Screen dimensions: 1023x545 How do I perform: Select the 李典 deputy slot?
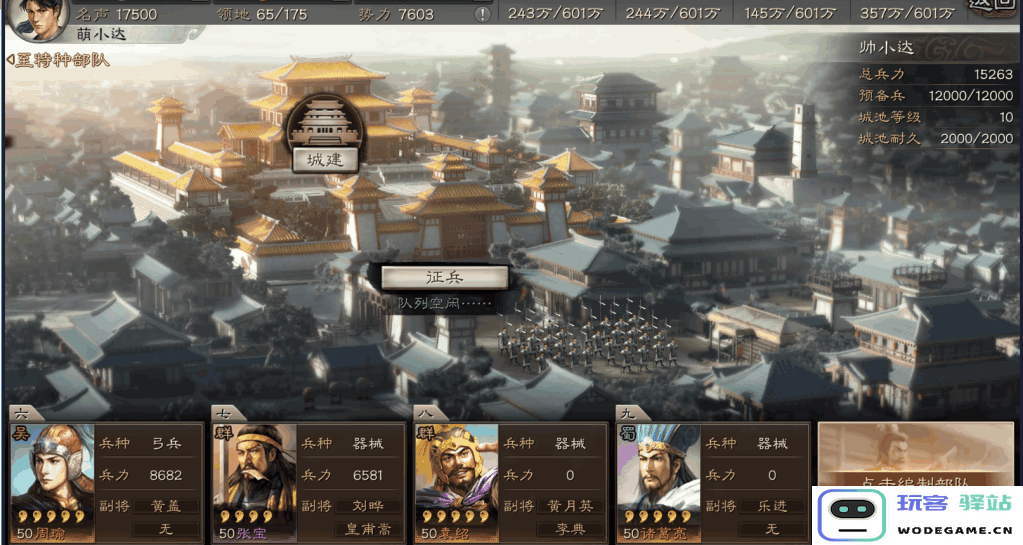coord(571,529)
